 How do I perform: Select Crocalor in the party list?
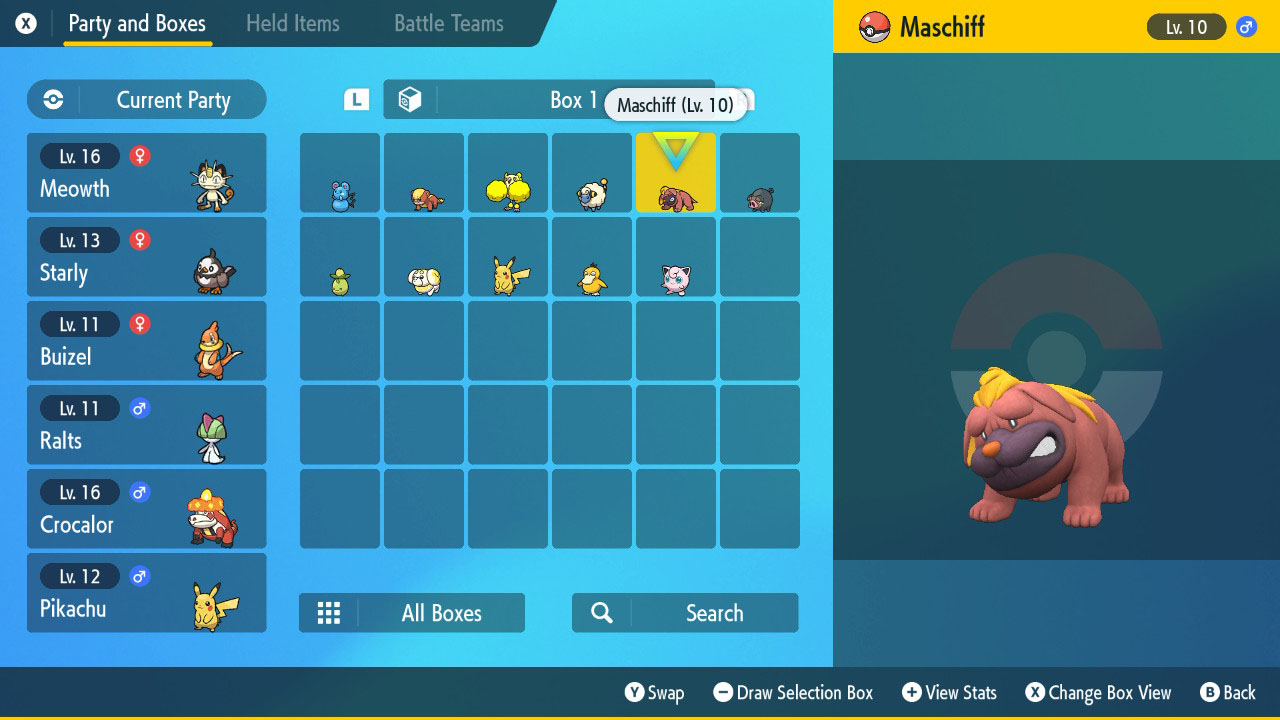click(x=146, y=508)
